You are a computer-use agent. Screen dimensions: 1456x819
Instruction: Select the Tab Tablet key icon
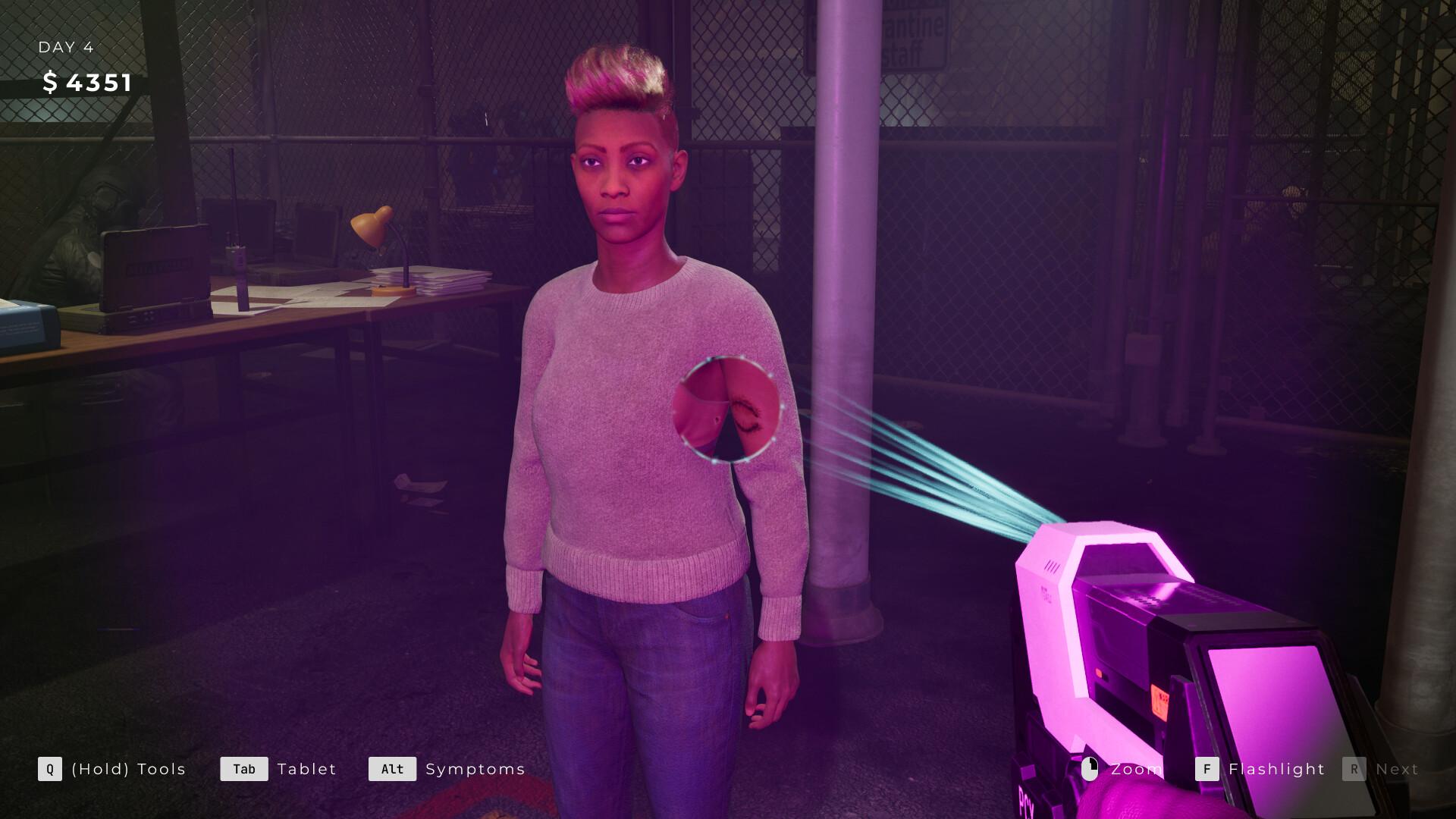(244, 769)
